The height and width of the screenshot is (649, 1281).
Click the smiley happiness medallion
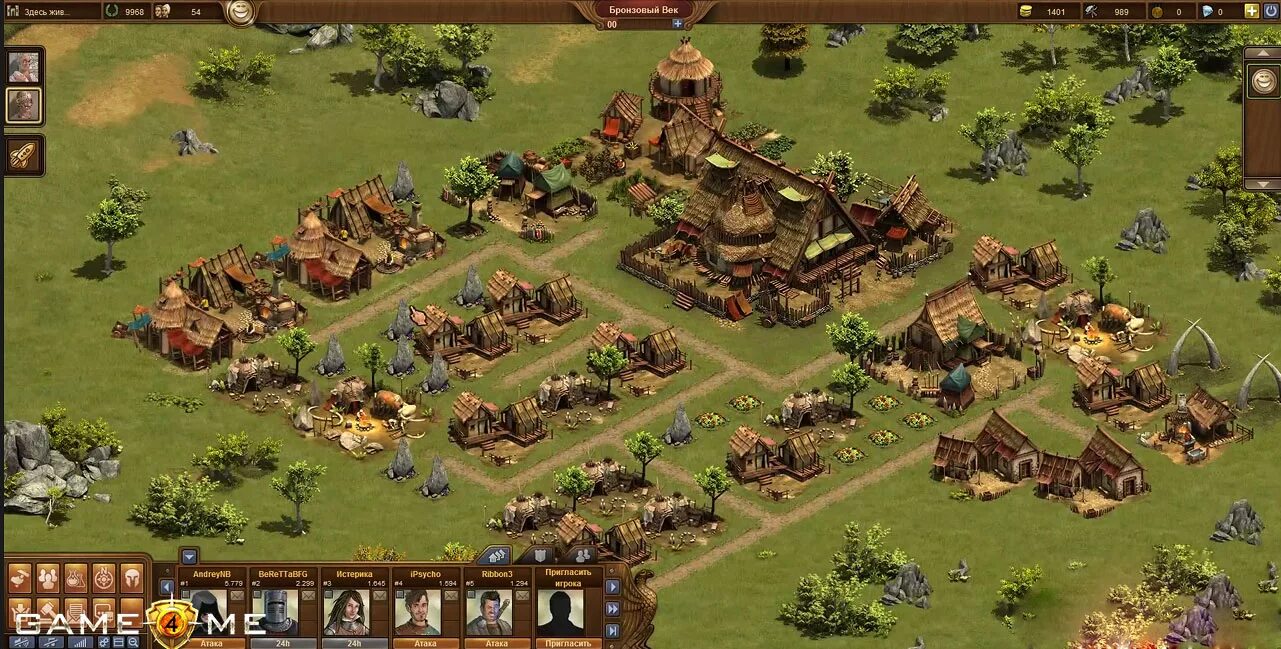click(x=239, y=12)
